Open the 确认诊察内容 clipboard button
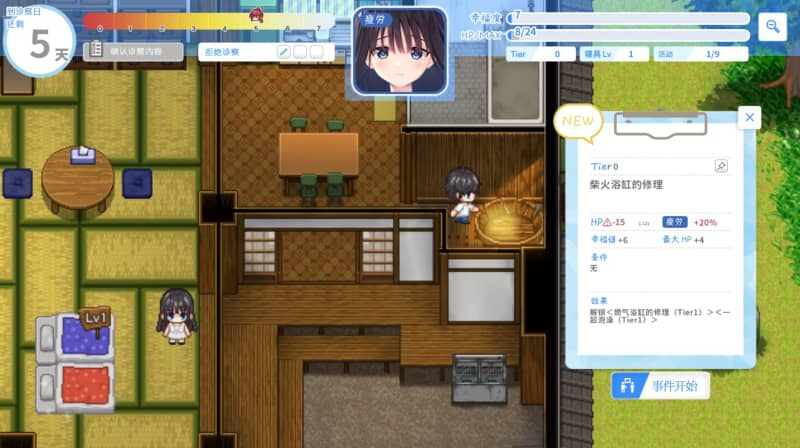The width and height of the screenshot is (800, 448). [x=134, y=51]
